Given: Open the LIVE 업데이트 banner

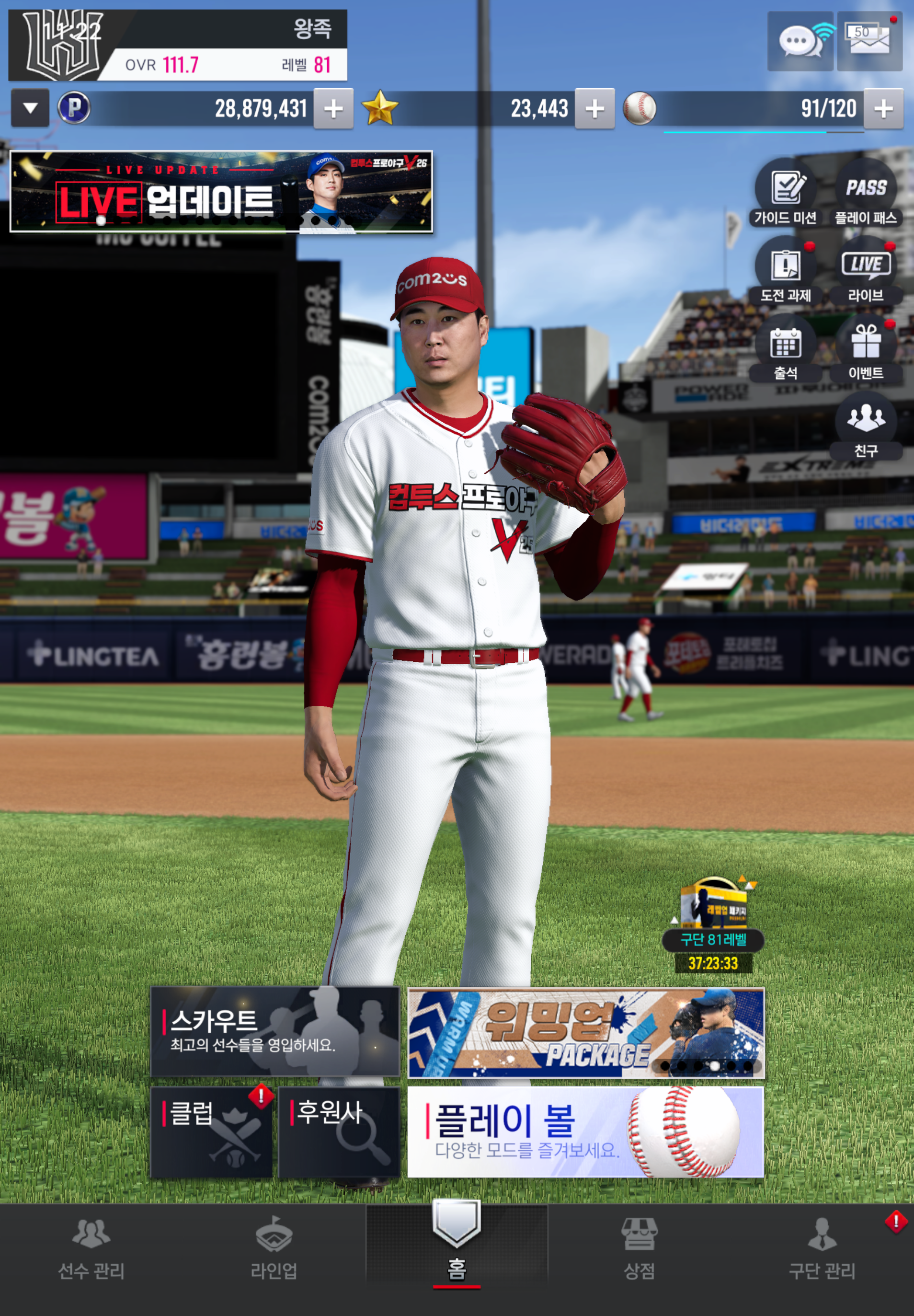Looking at the screenshot, I should pos(221,191).
